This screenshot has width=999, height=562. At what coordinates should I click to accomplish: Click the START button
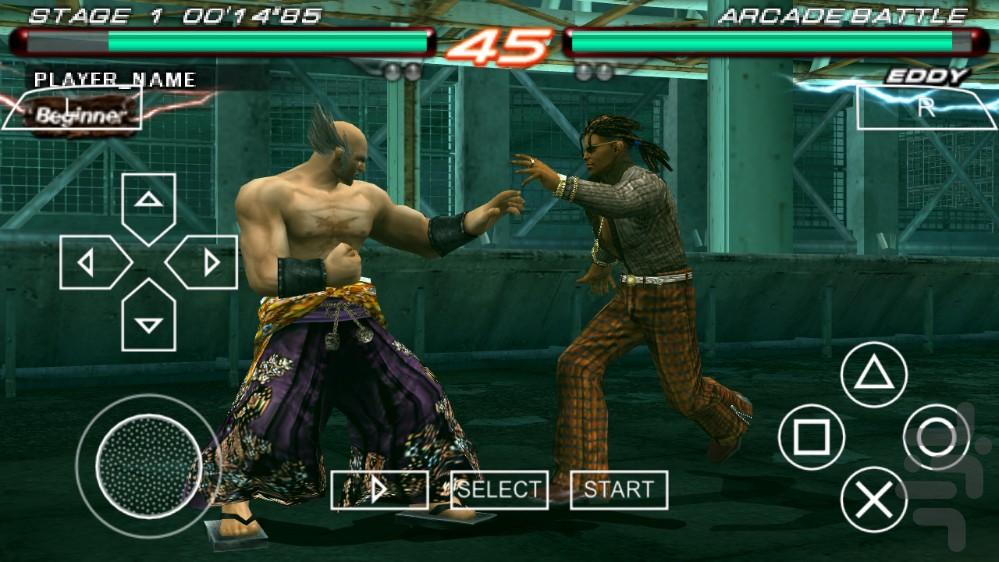point(619,490)
